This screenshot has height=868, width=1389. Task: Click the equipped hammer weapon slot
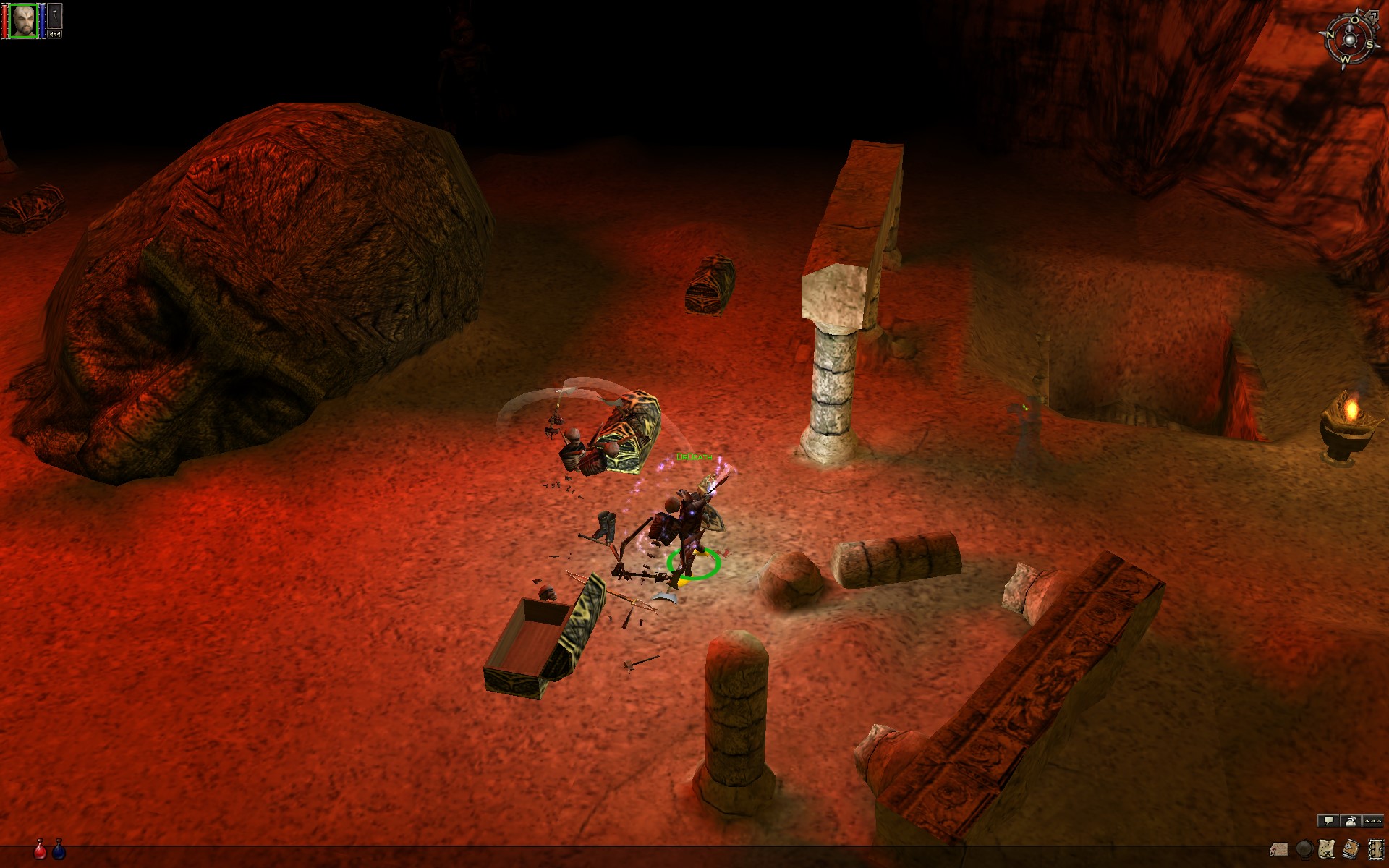(x=56, y=17)
